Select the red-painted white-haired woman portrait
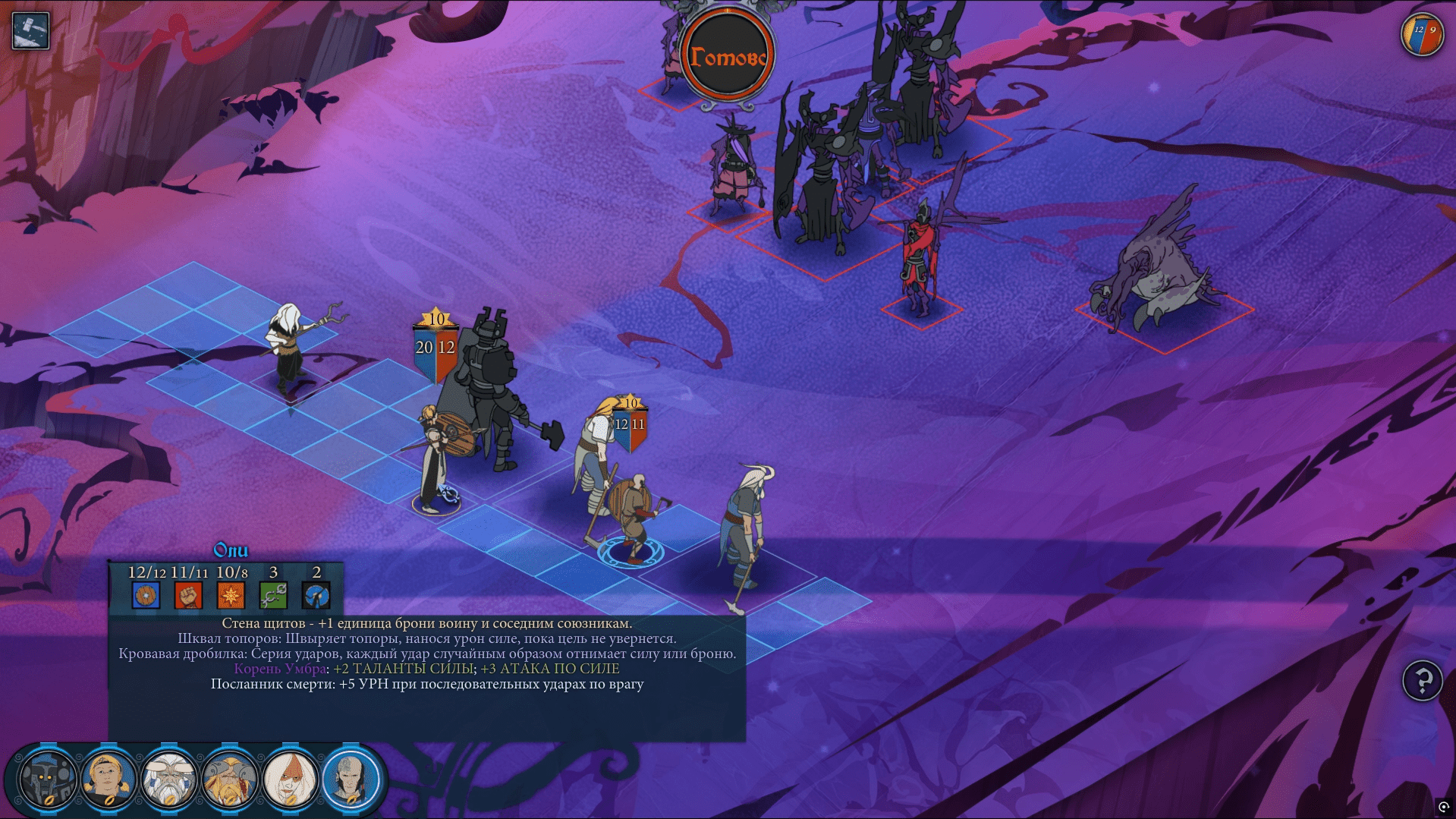This screenshot has width=1456, height=819. point(290,780)
